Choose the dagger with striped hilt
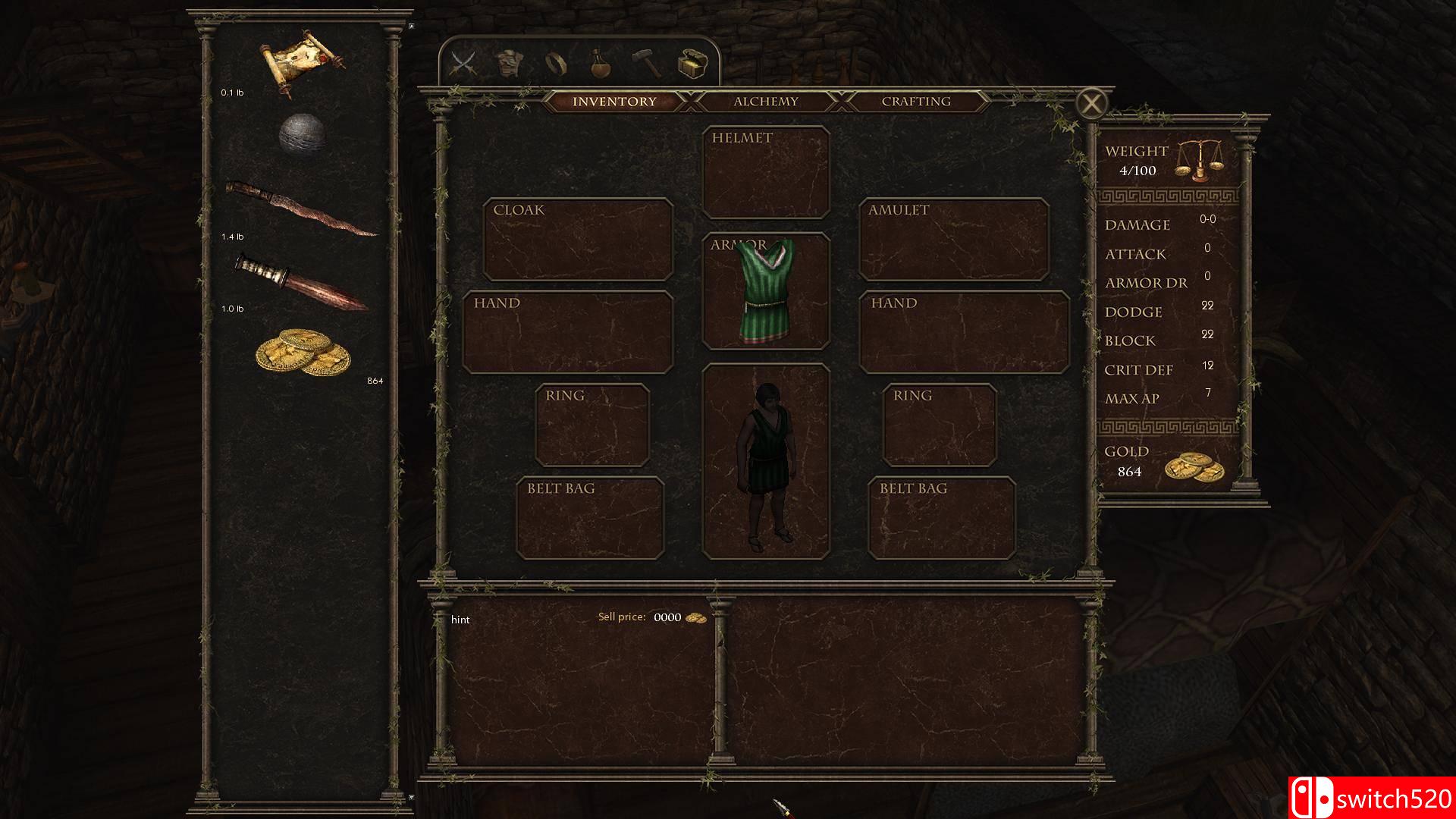Image resolution: width=1456 pixels, height=819 pixels. tap(300, 281)
